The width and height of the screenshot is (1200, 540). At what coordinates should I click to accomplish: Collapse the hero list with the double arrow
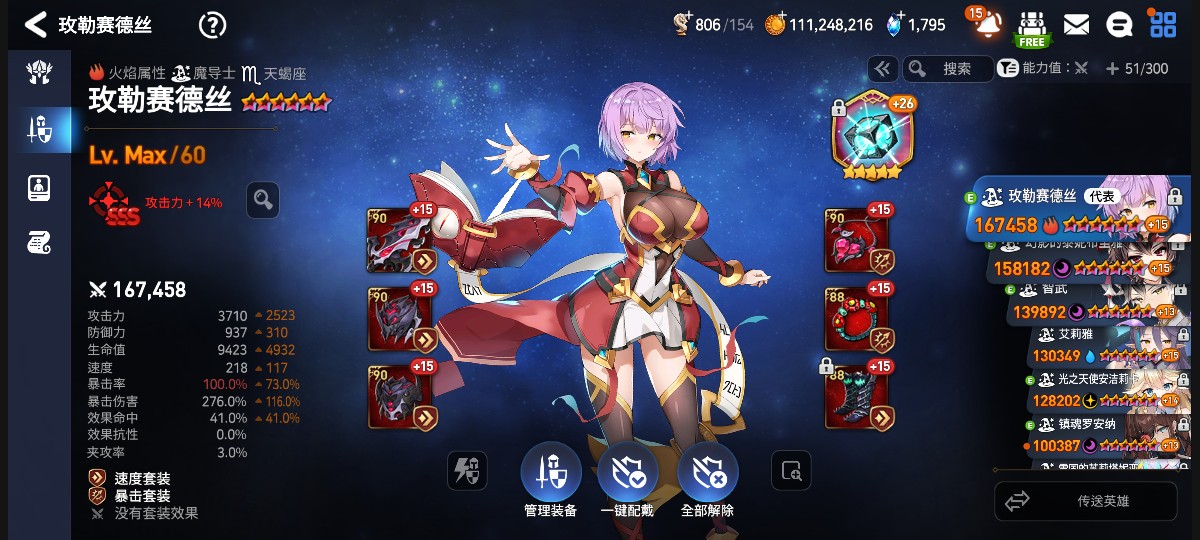pyautogui.click(x=881, y=69)
